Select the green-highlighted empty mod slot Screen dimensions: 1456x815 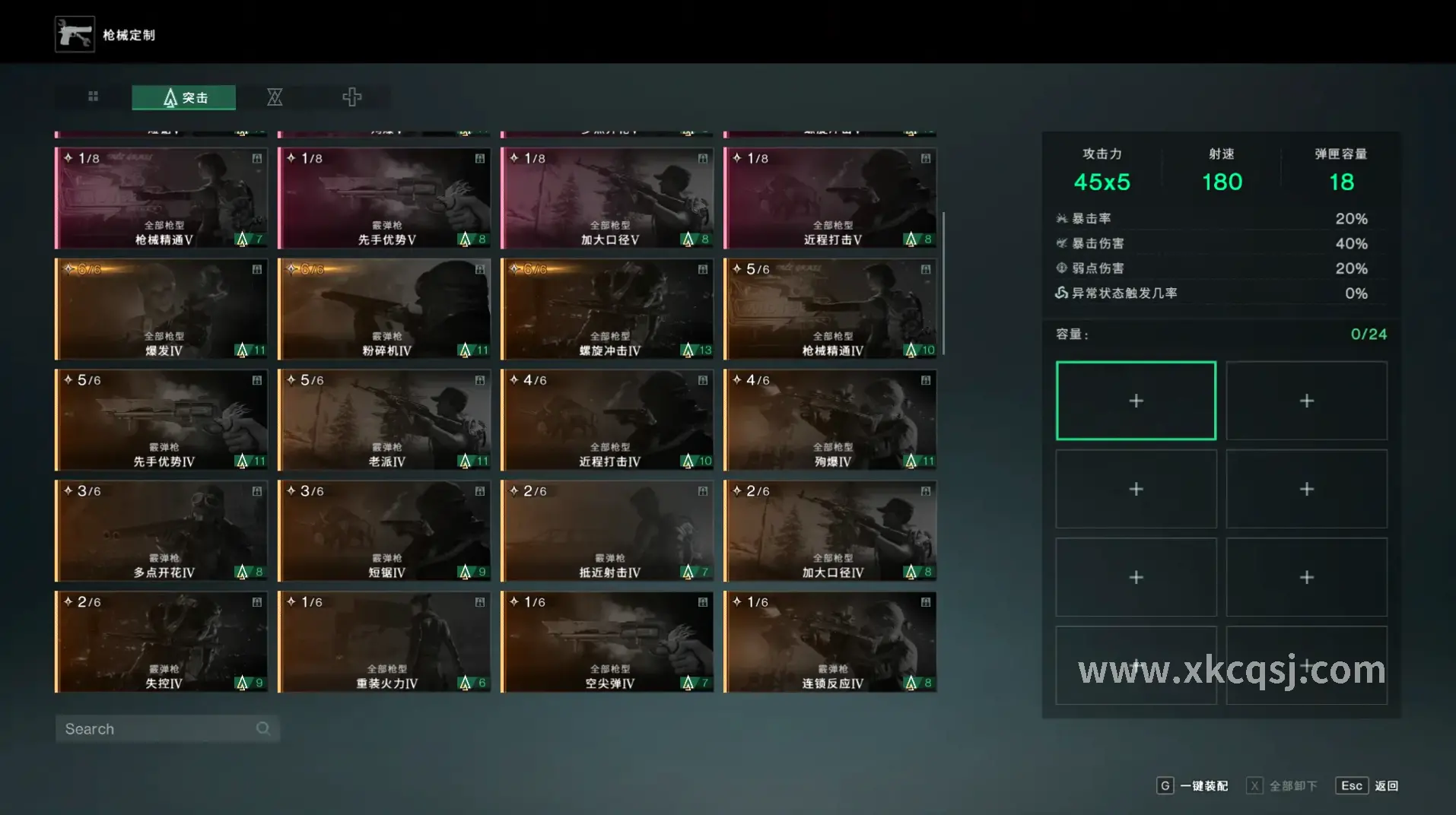pos(1136,401)
